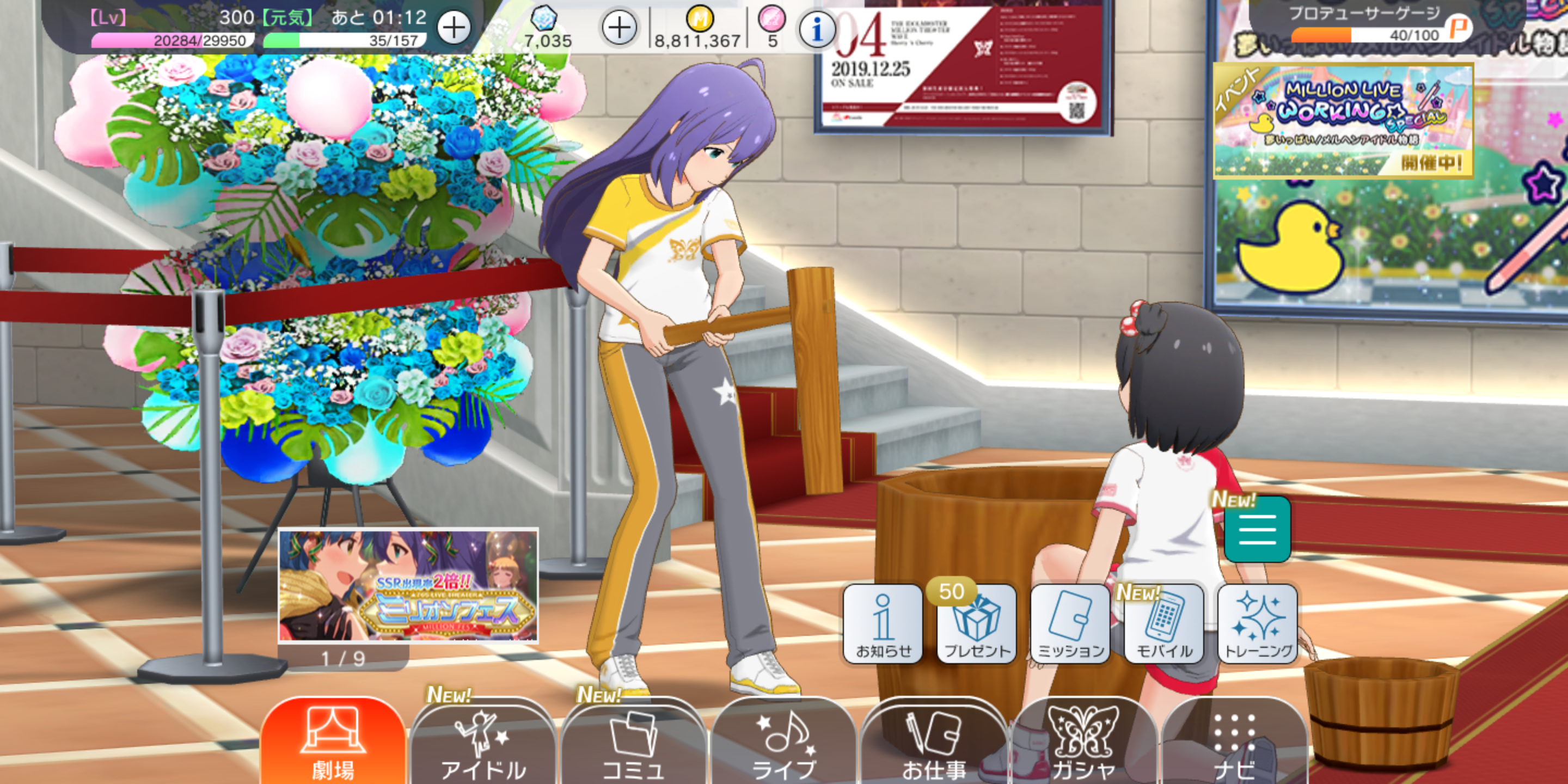Open the プレゼント gift box
The width and height of the screenshot is (1568, 784).
tap(976, 624)
